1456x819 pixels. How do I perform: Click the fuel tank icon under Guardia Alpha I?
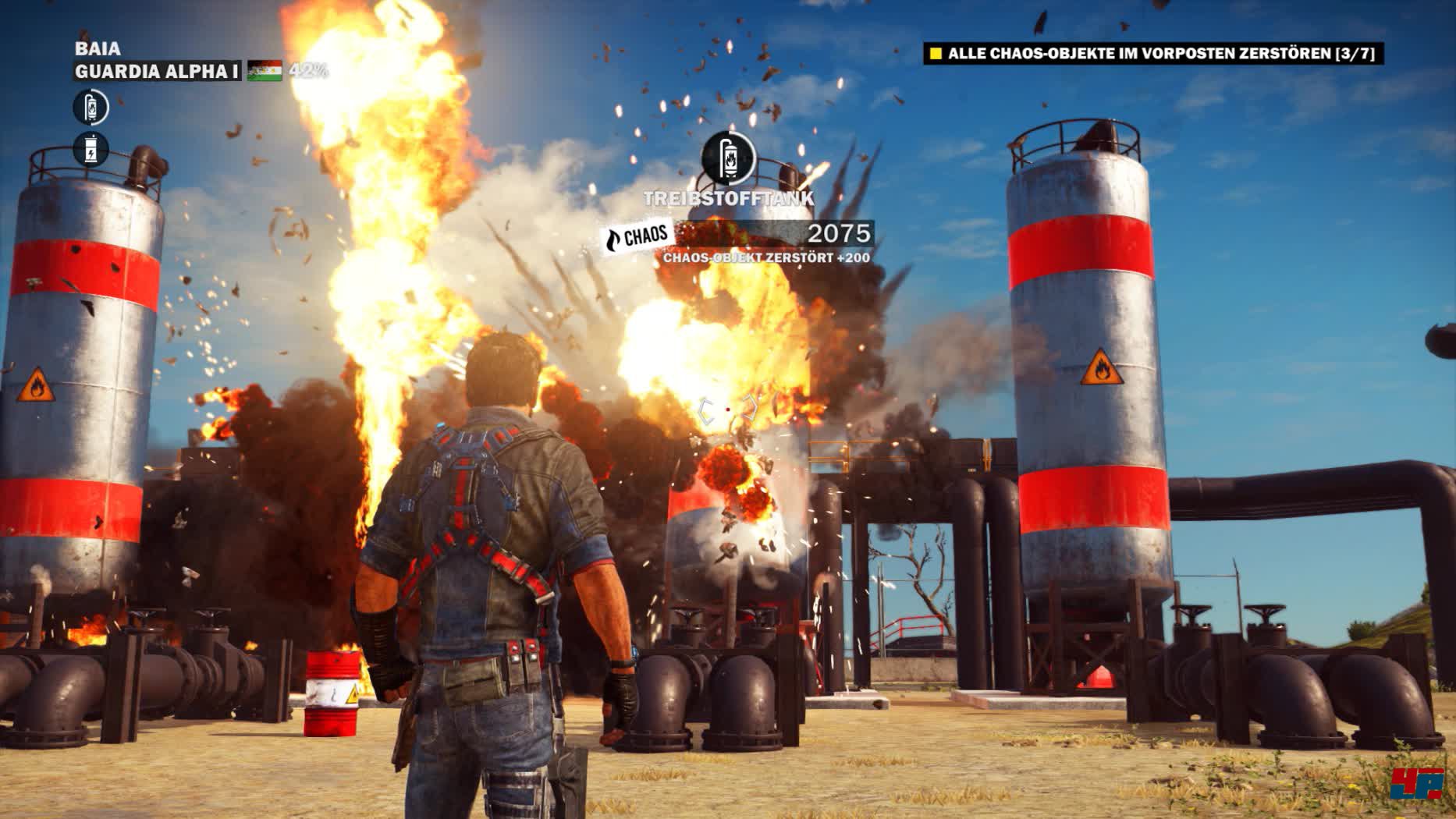pyautogui.click(x=91, y=107)
